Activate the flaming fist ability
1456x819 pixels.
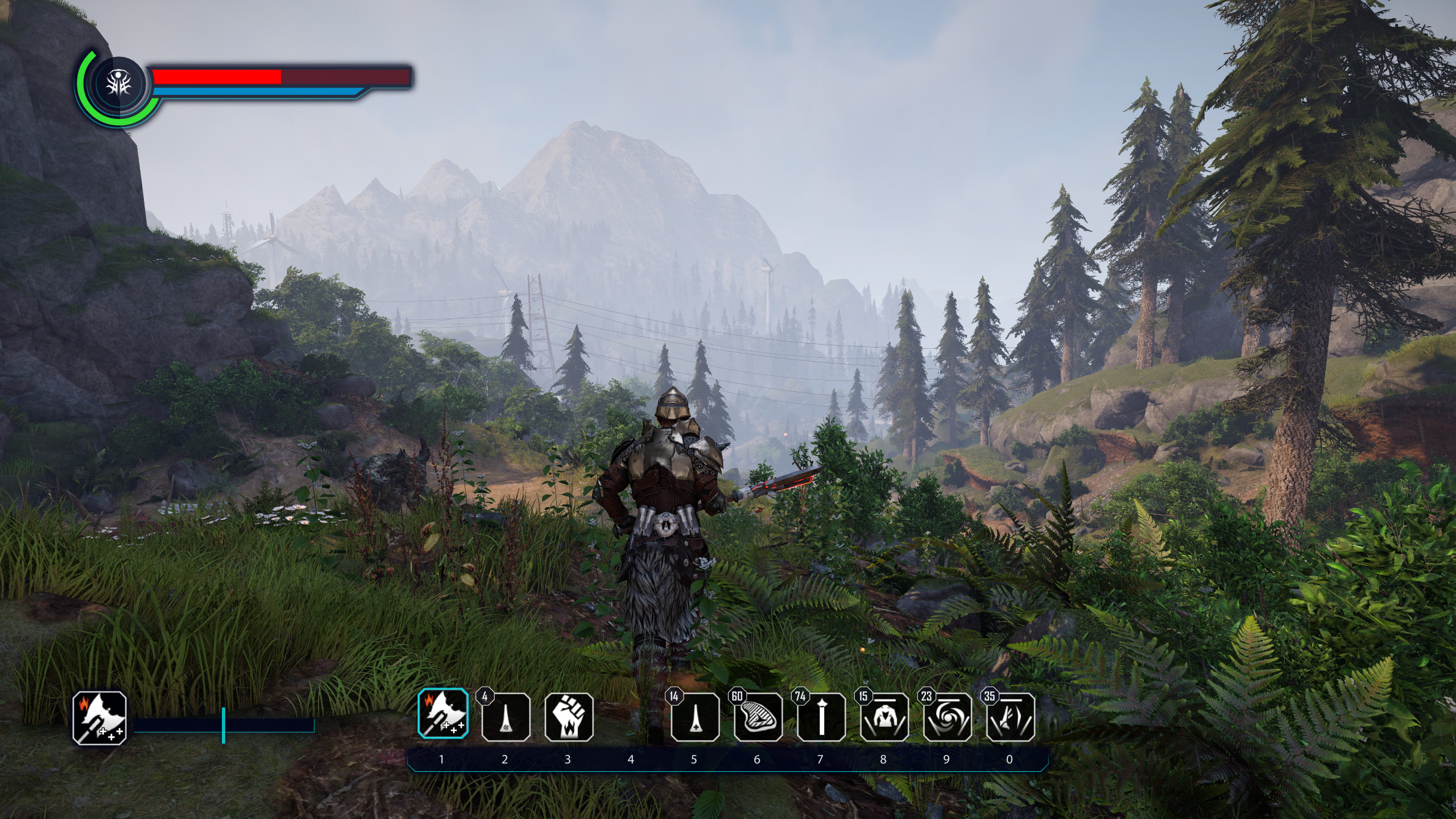click(569, 717)
